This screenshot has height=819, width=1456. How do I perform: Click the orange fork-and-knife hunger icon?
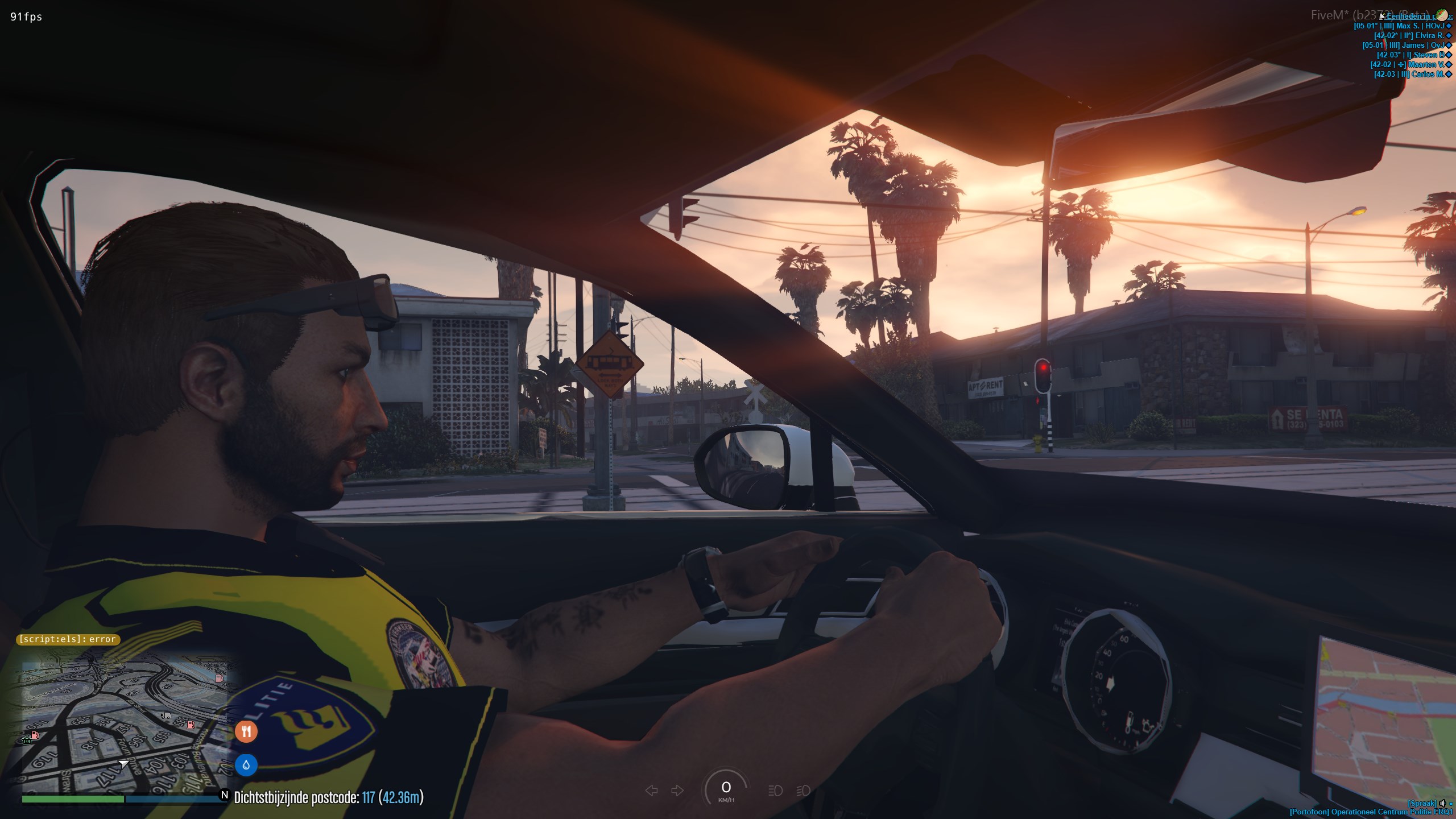(x=246, y=731)
